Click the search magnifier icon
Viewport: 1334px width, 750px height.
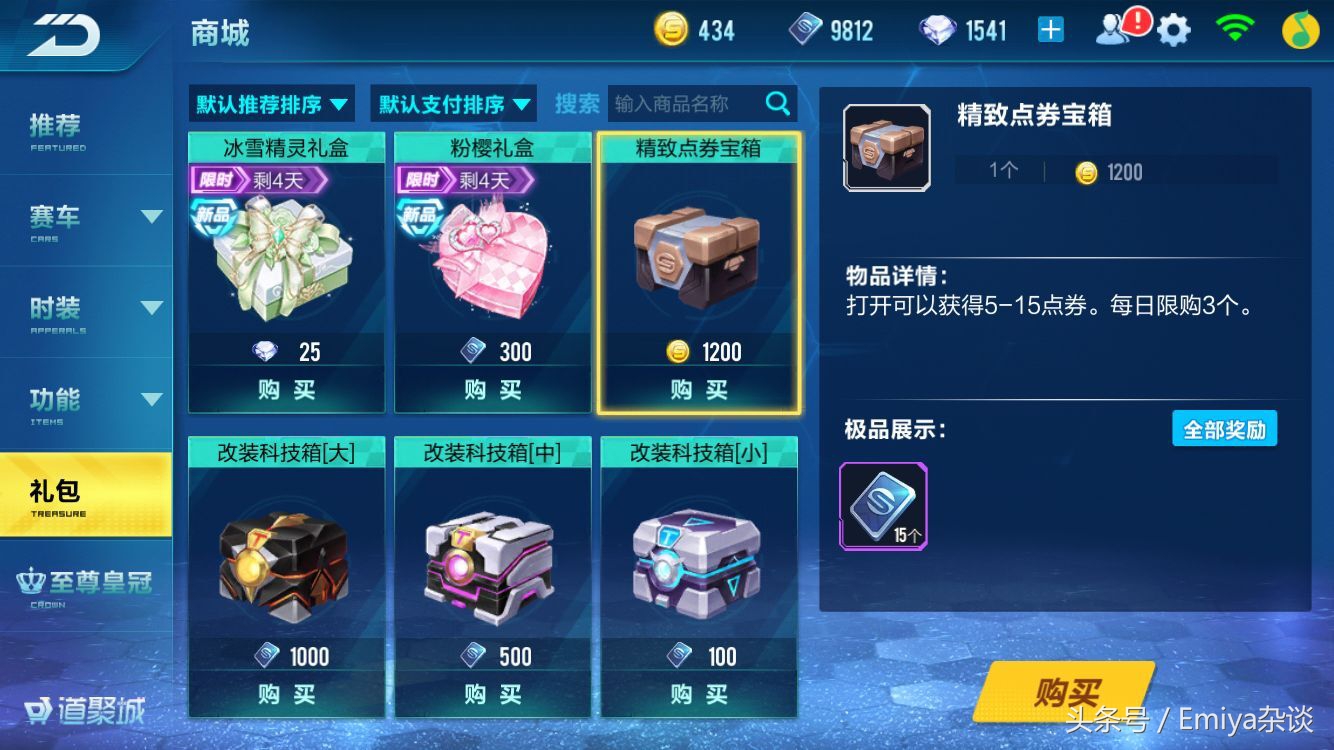click(778, 103)
